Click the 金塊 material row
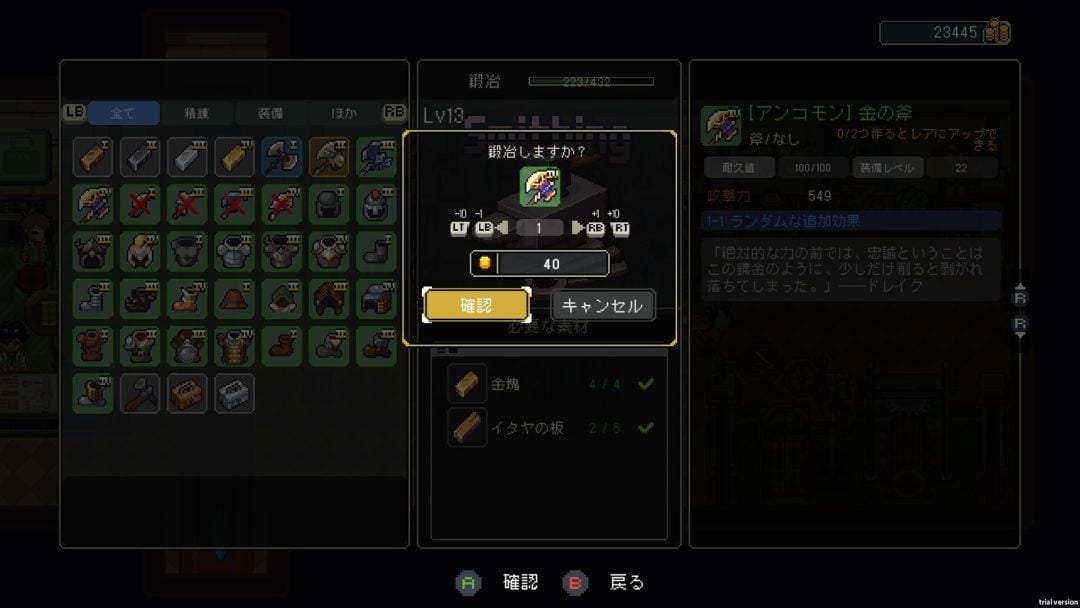 tap(549, 383)
